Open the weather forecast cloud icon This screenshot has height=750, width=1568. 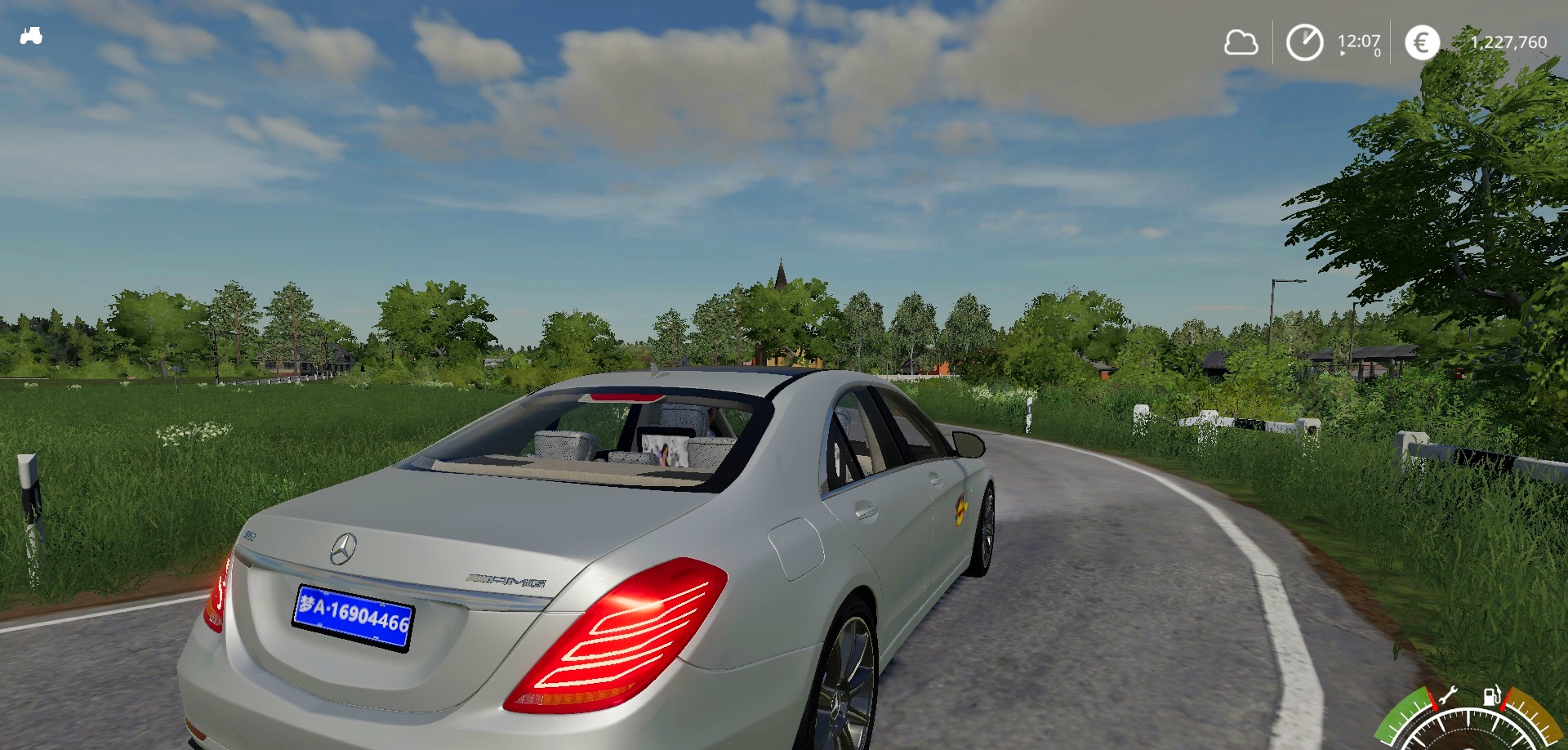(1241, 42)
